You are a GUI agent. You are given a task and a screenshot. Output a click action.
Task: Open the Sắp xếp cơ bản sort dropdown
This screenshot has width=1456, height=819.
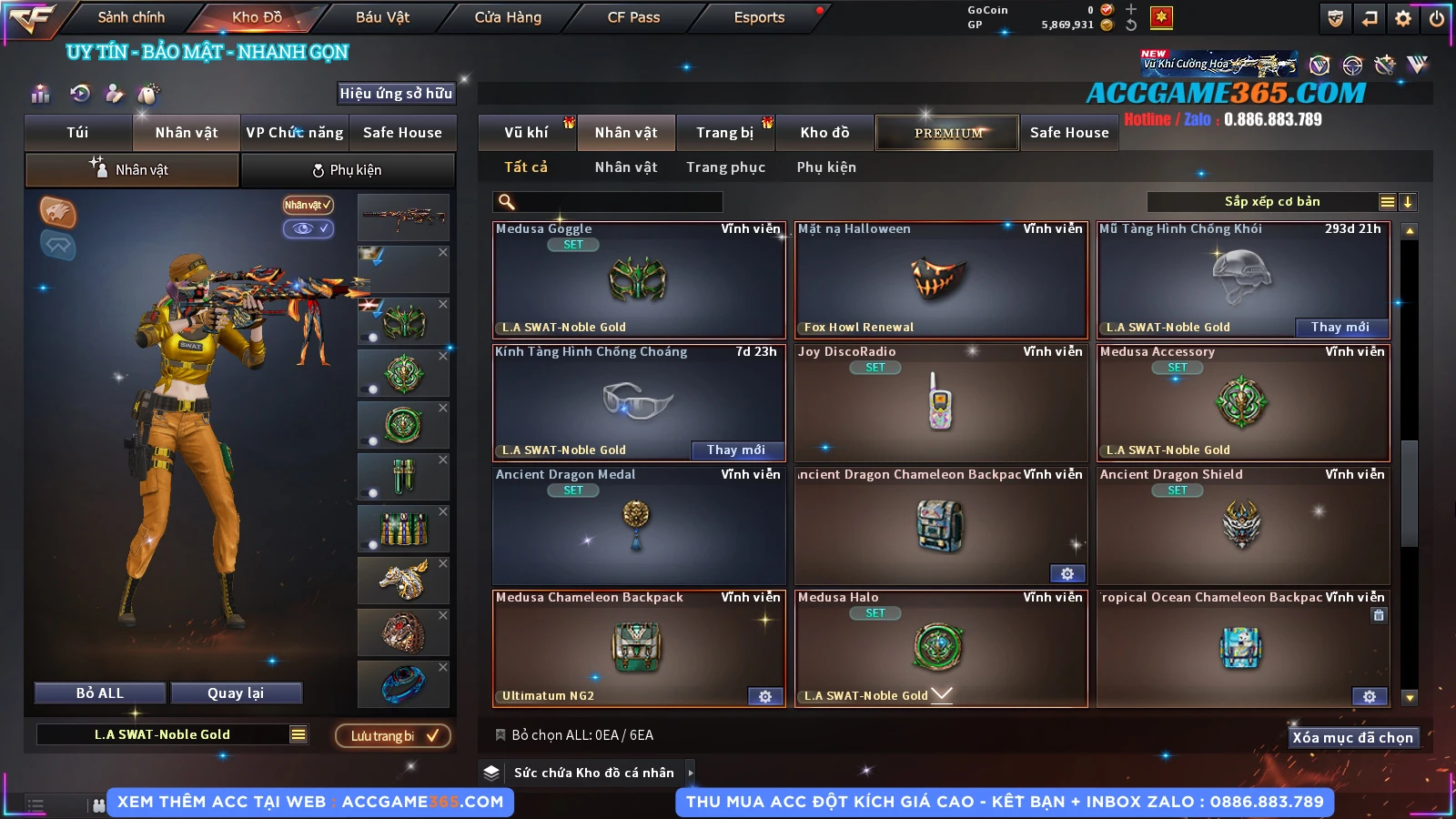click(1271, 202)
